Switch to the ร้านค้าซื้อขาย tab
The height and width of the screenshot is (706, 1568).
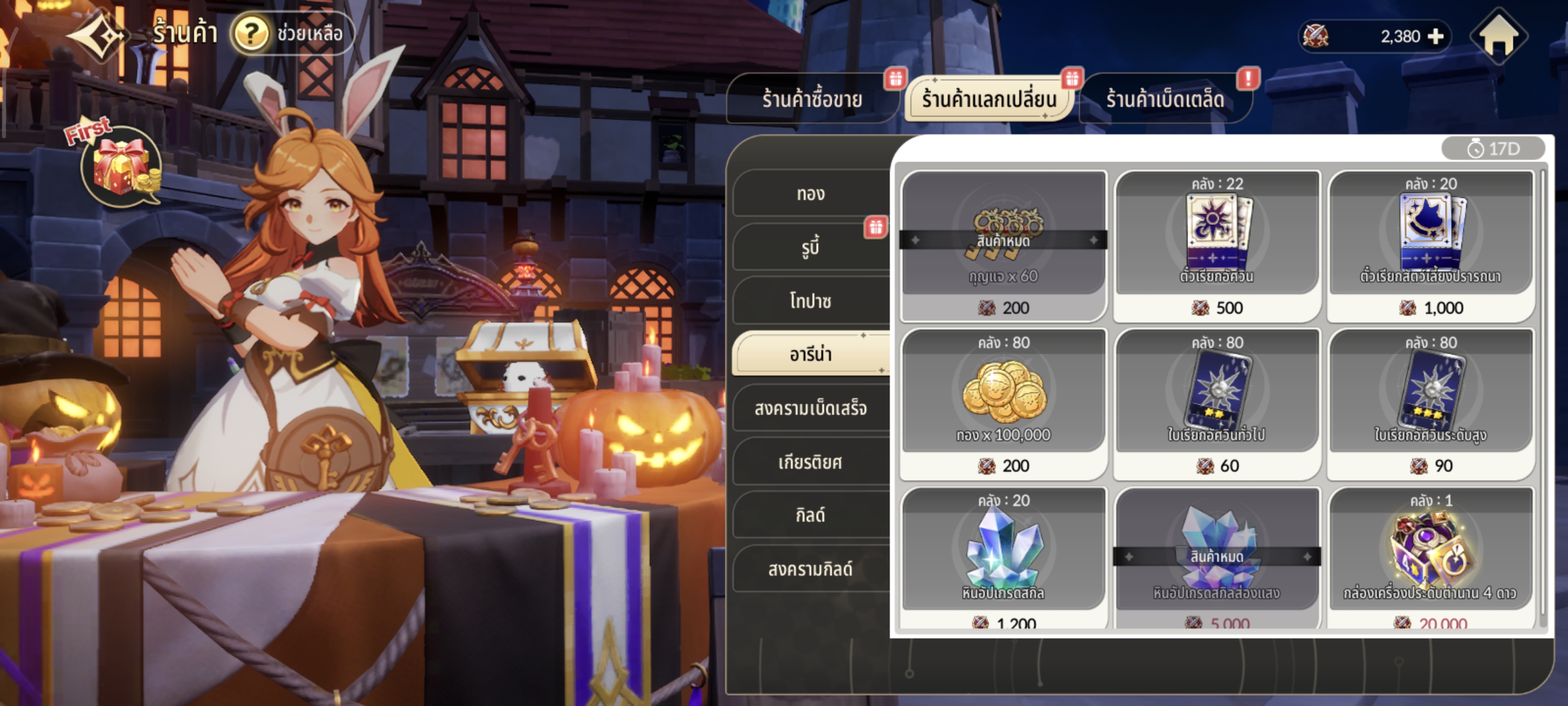tap(811, 100)
